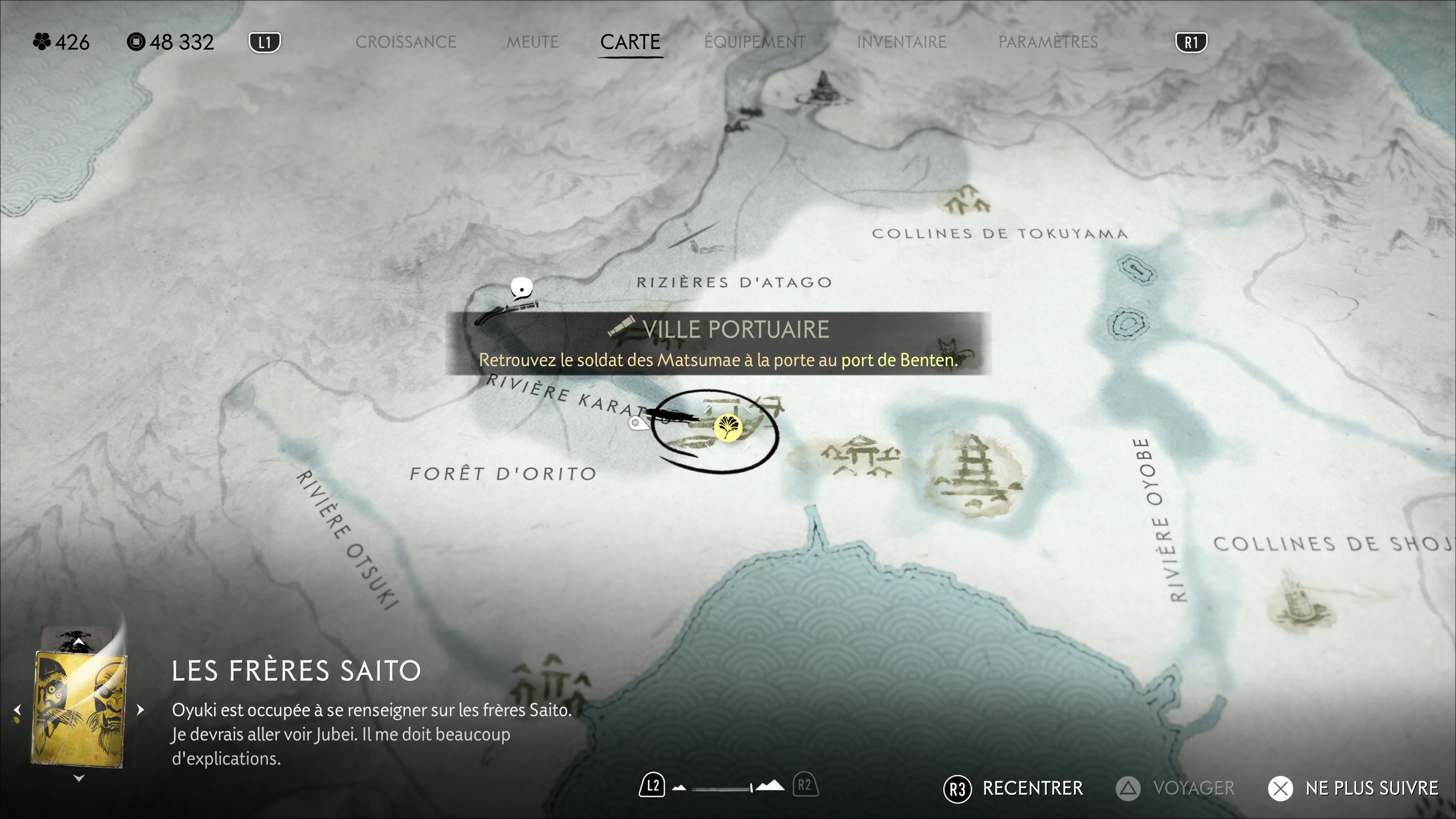
Task: Click the white pin marker by the river
Action: 637,423
